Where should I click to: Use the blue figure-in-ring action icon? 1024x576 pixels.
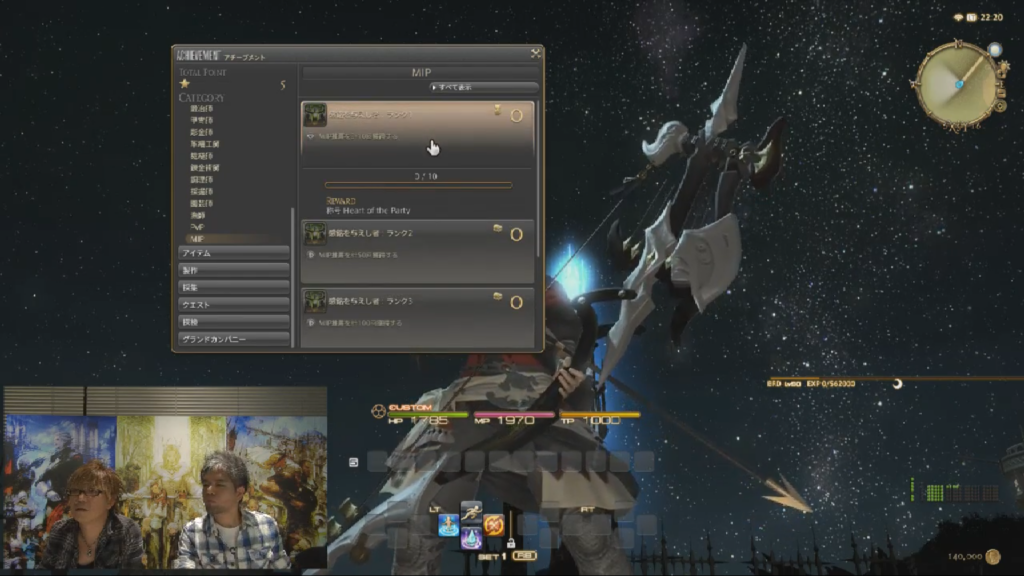pos(448,525)
